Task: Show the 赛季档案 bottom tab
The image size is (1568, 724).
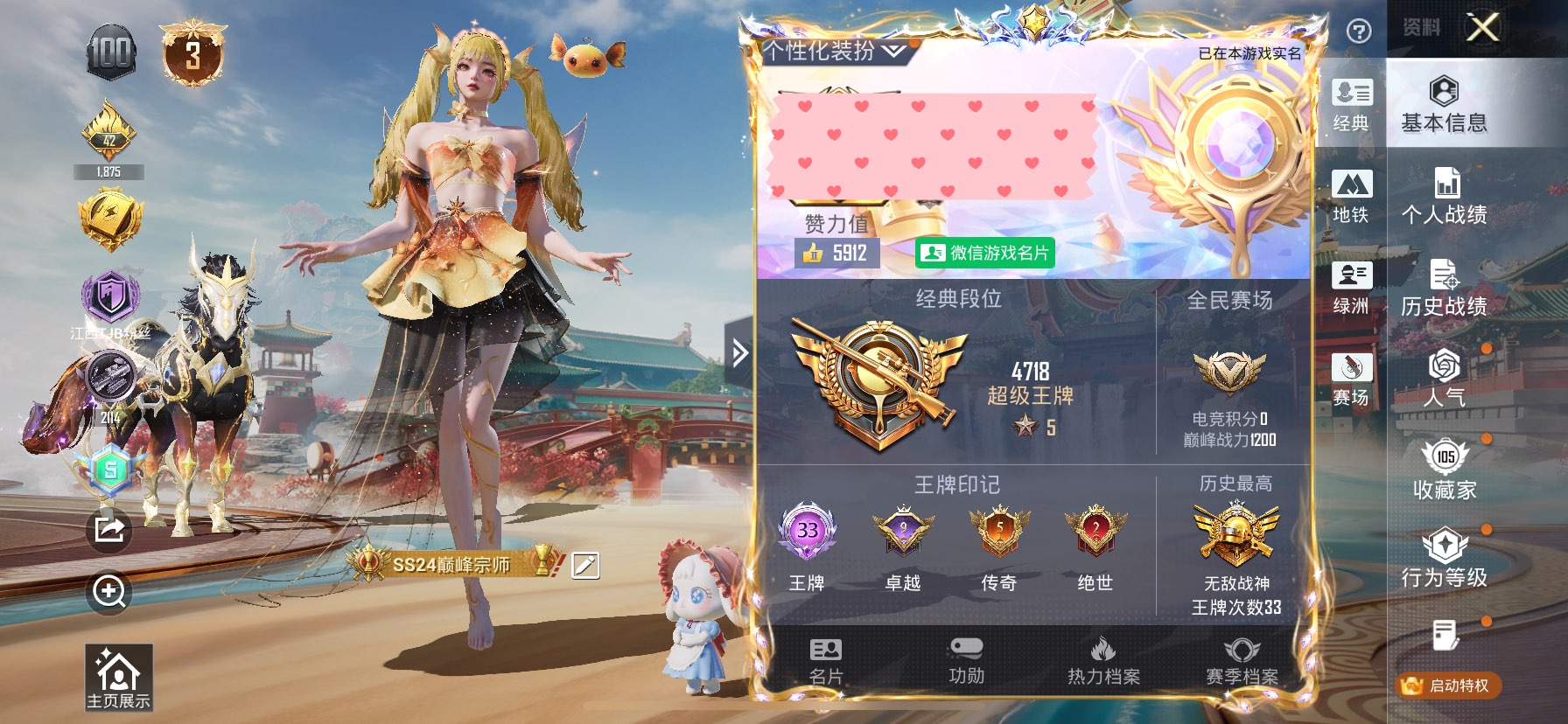Action: click(x=1242, y=661)
